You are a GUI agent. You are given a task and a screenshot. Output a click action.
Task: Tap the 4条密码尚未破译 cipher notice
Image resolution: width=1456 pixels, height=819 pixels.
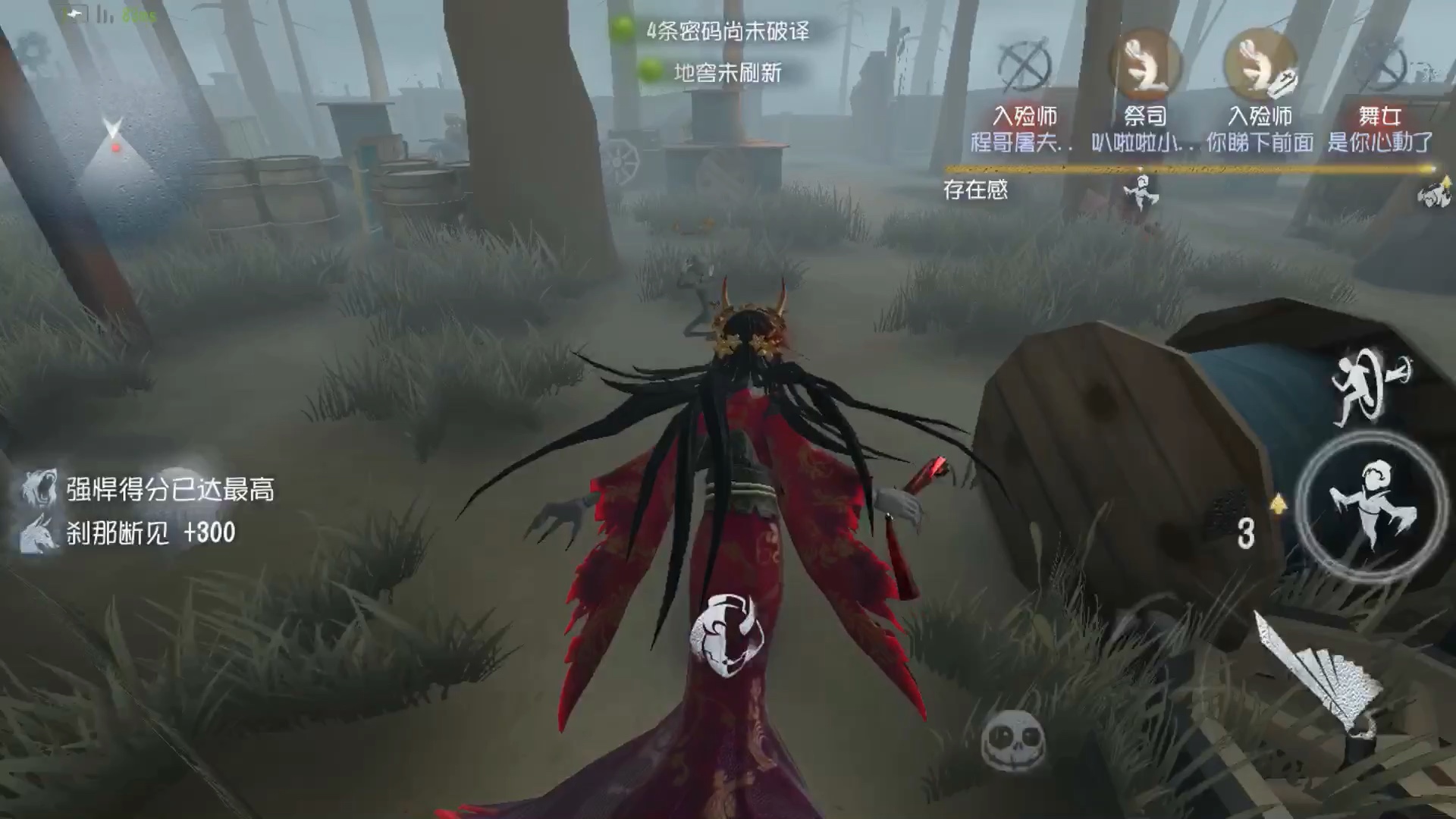pyautogui.click(x=729, y=33)
